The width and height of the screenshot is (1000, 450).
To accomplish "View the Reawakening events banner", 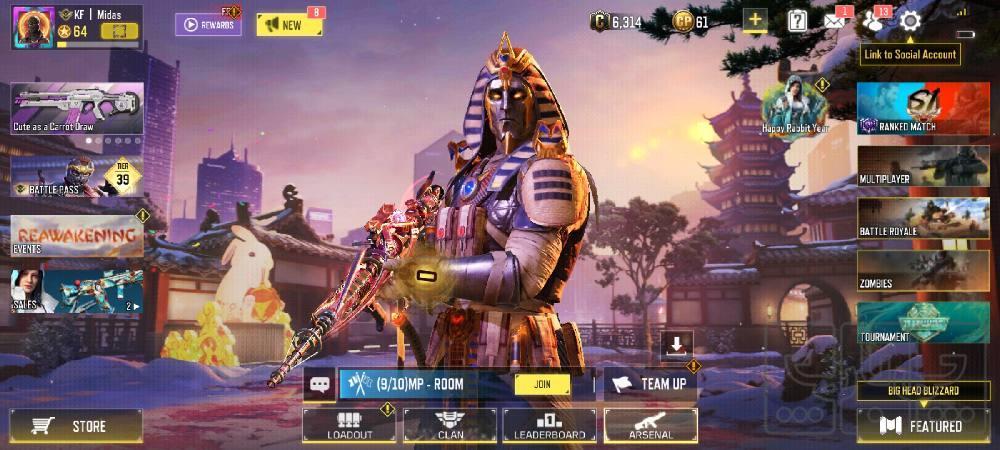I will (77, 235).
